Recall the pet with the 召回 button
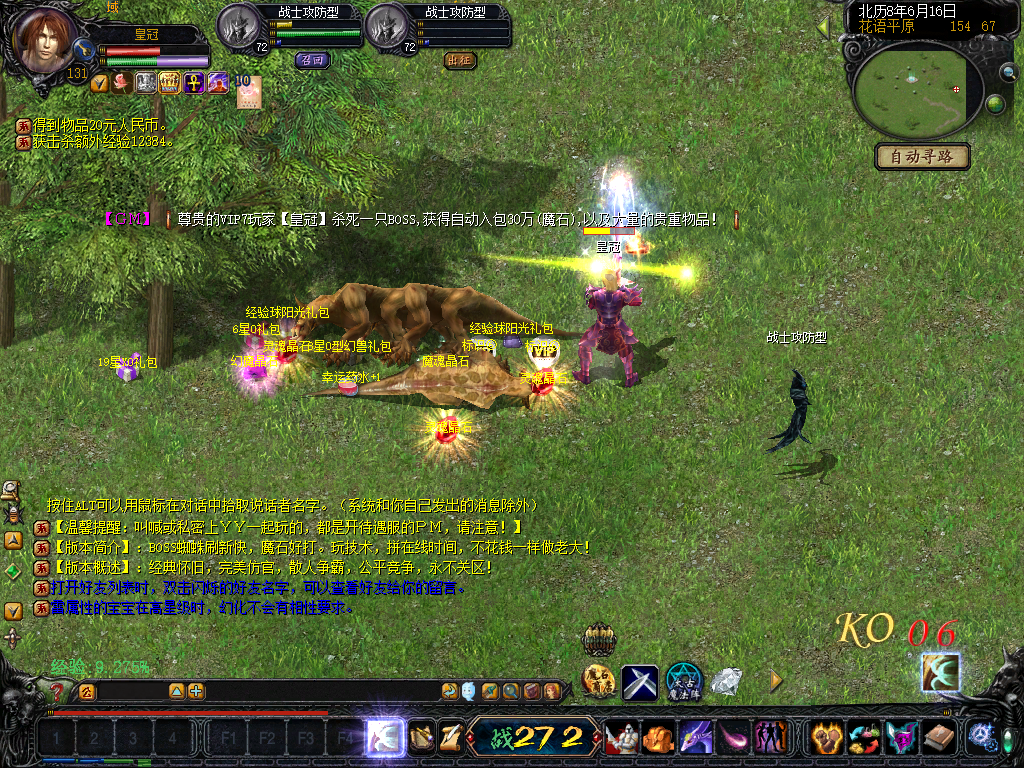 [312, 60]
